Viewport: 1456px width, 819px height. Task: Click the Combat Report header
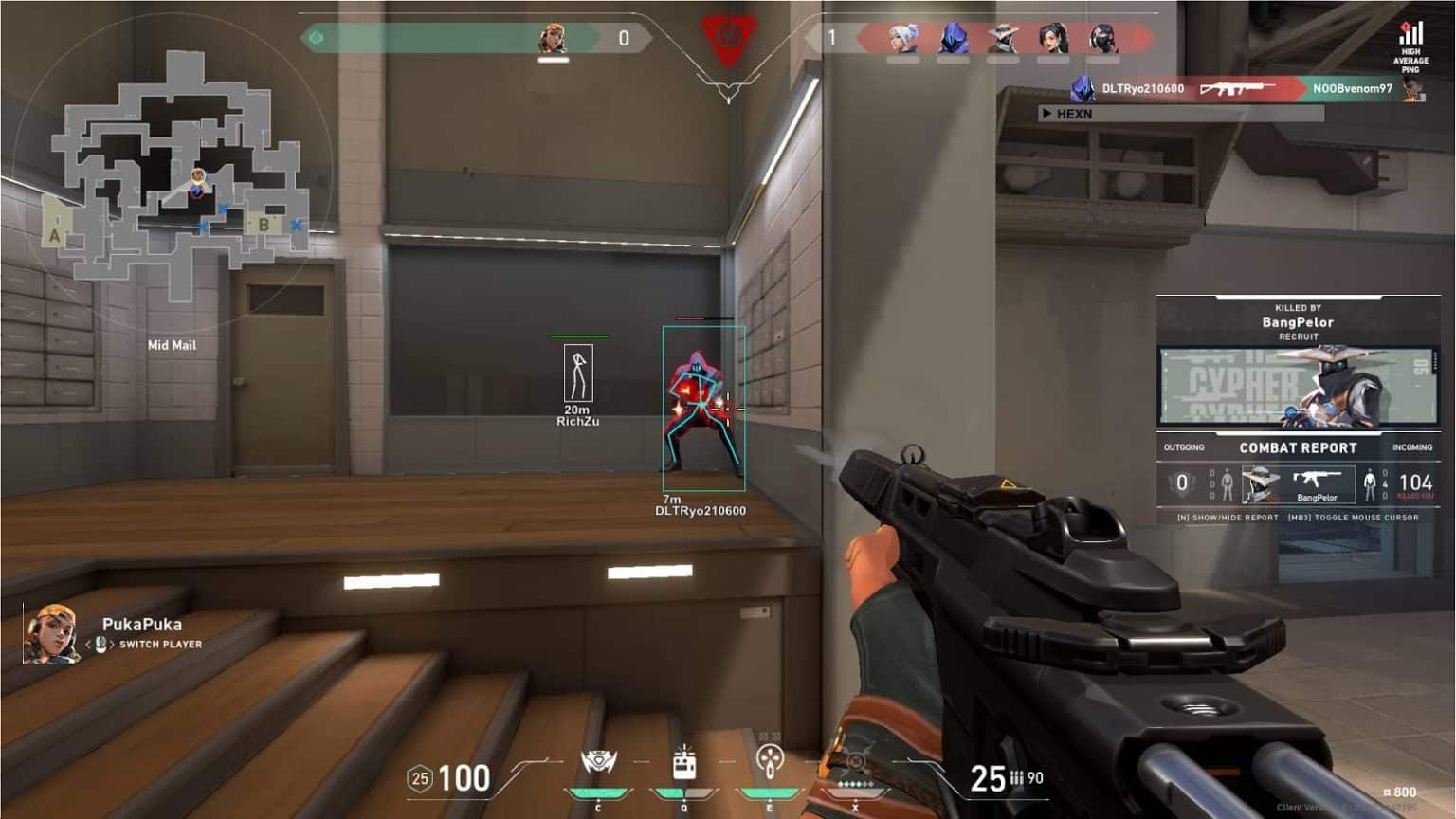(1298, 447)
